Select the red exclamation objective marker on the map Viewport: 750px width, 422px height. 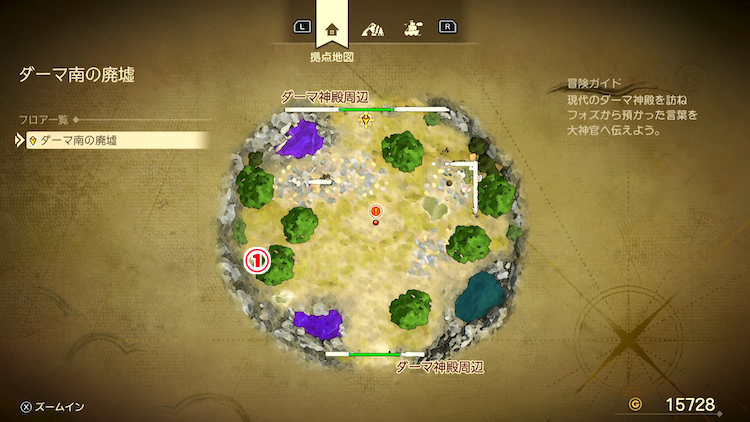(376, 211)
